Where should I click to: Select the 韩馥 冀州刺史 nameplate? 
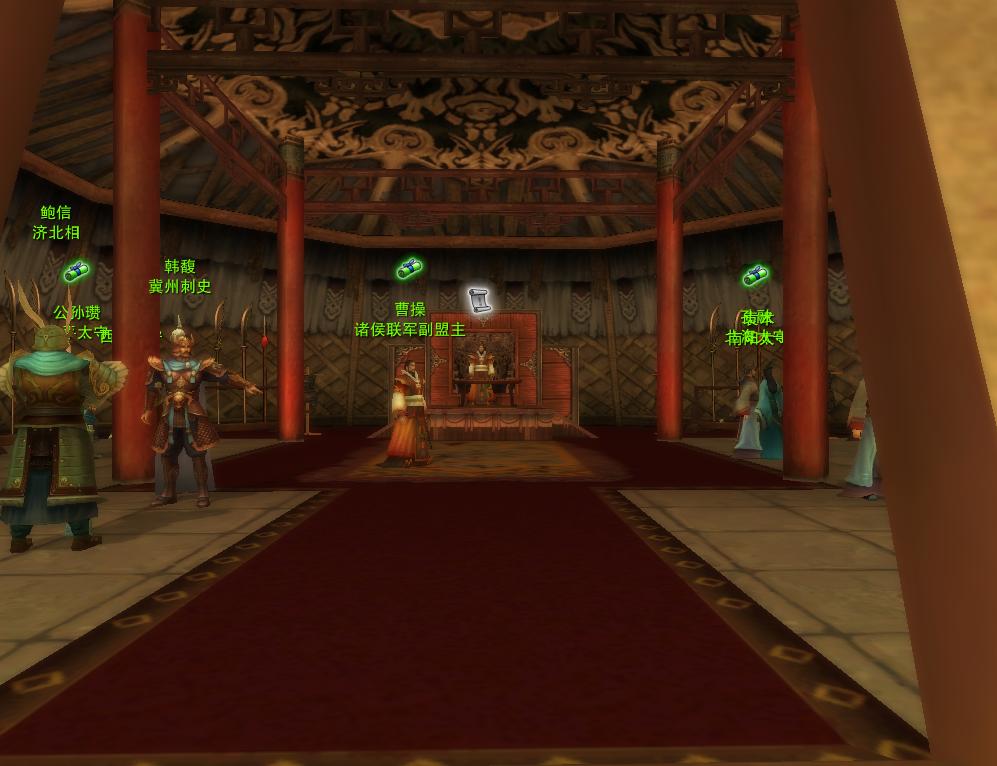coord(180,277)
